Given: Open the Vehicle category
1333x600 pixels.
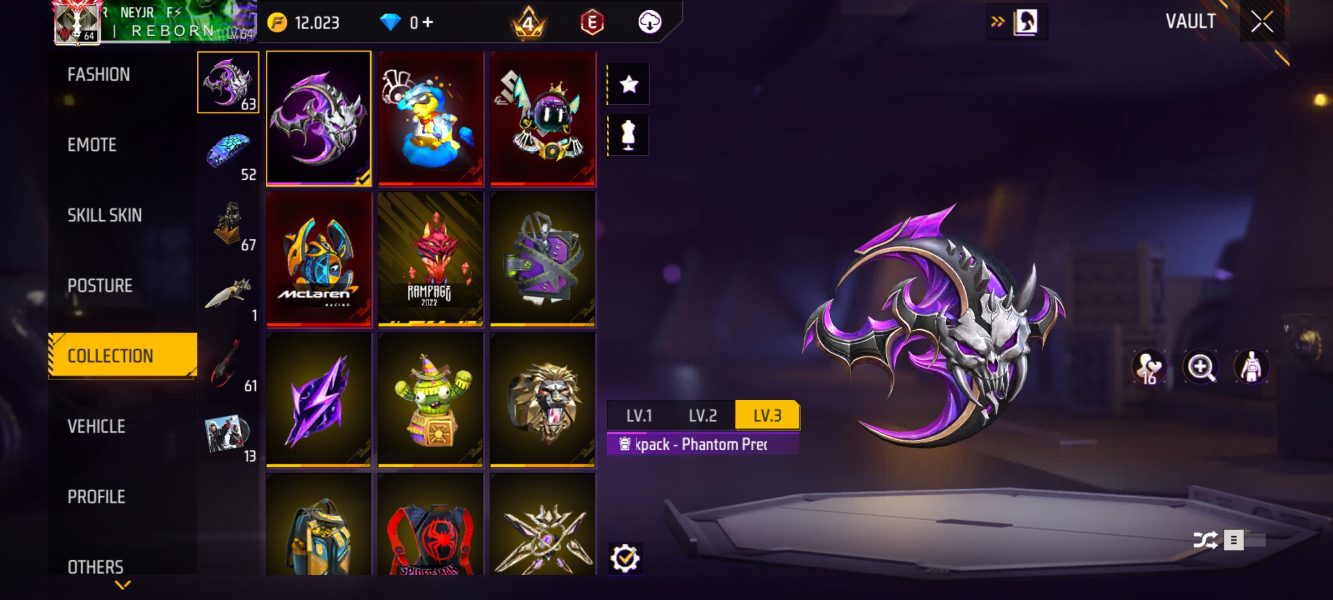Looking at the screenshot, I should 96,426.
